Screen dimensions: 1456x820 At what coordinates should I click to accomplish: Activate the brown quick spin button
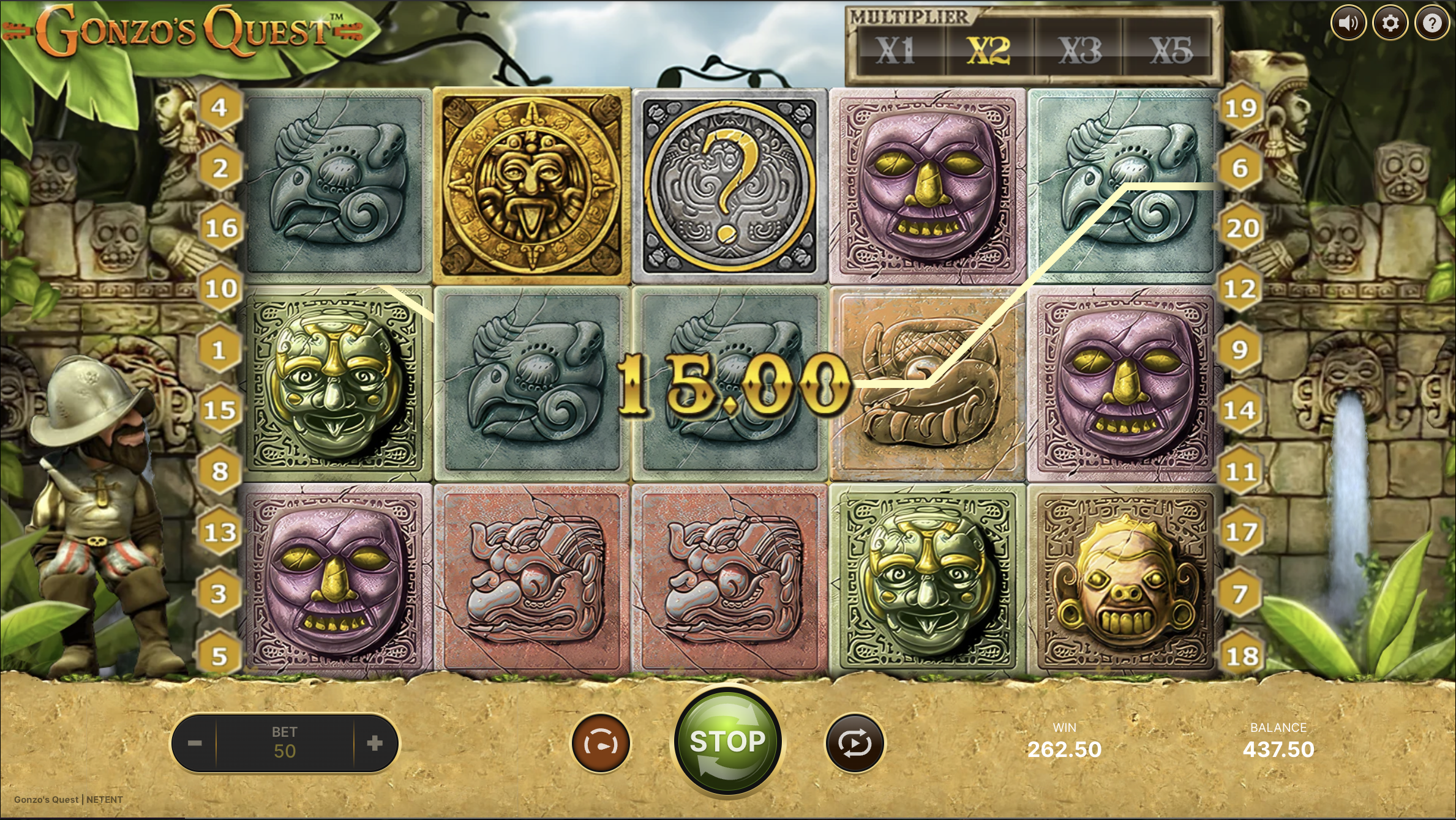coord(601,744)
